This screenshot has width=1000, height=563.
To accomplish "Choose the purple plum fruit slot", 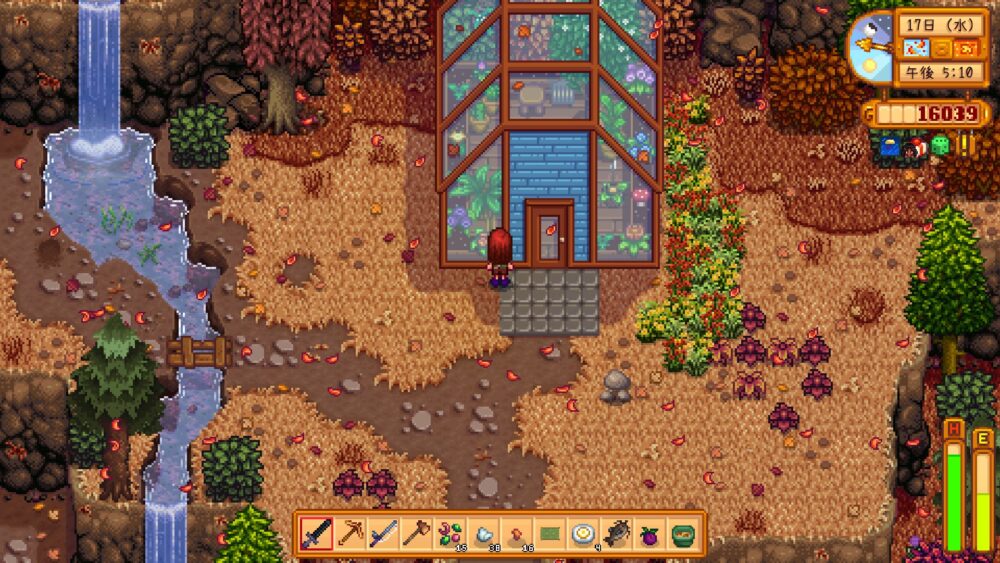I will (x=649, y=534).
